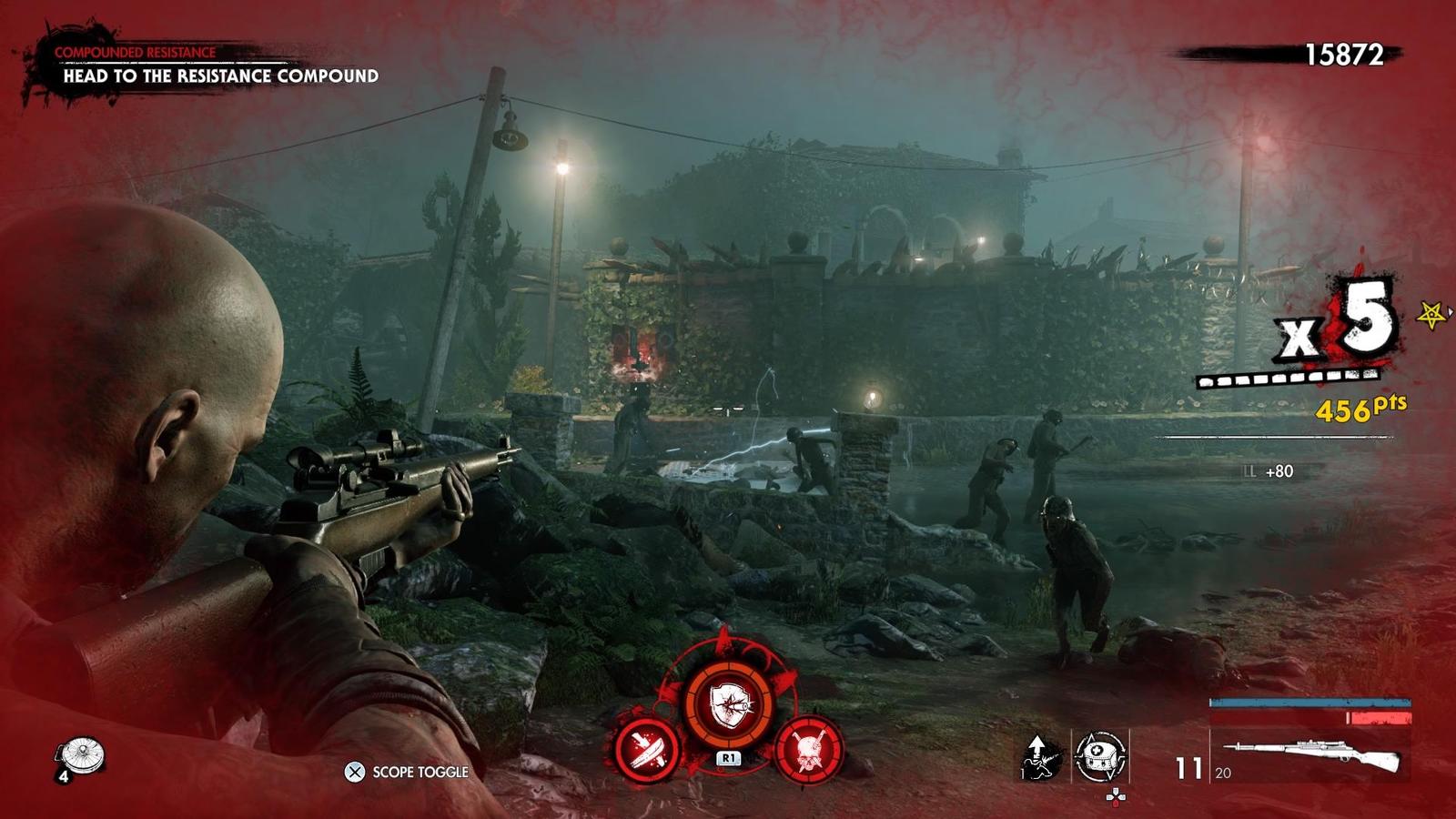The width and height of the screenshot is (1456, 819).
Task: Activate the shield special ability in the centre
Action: point(728,703)
